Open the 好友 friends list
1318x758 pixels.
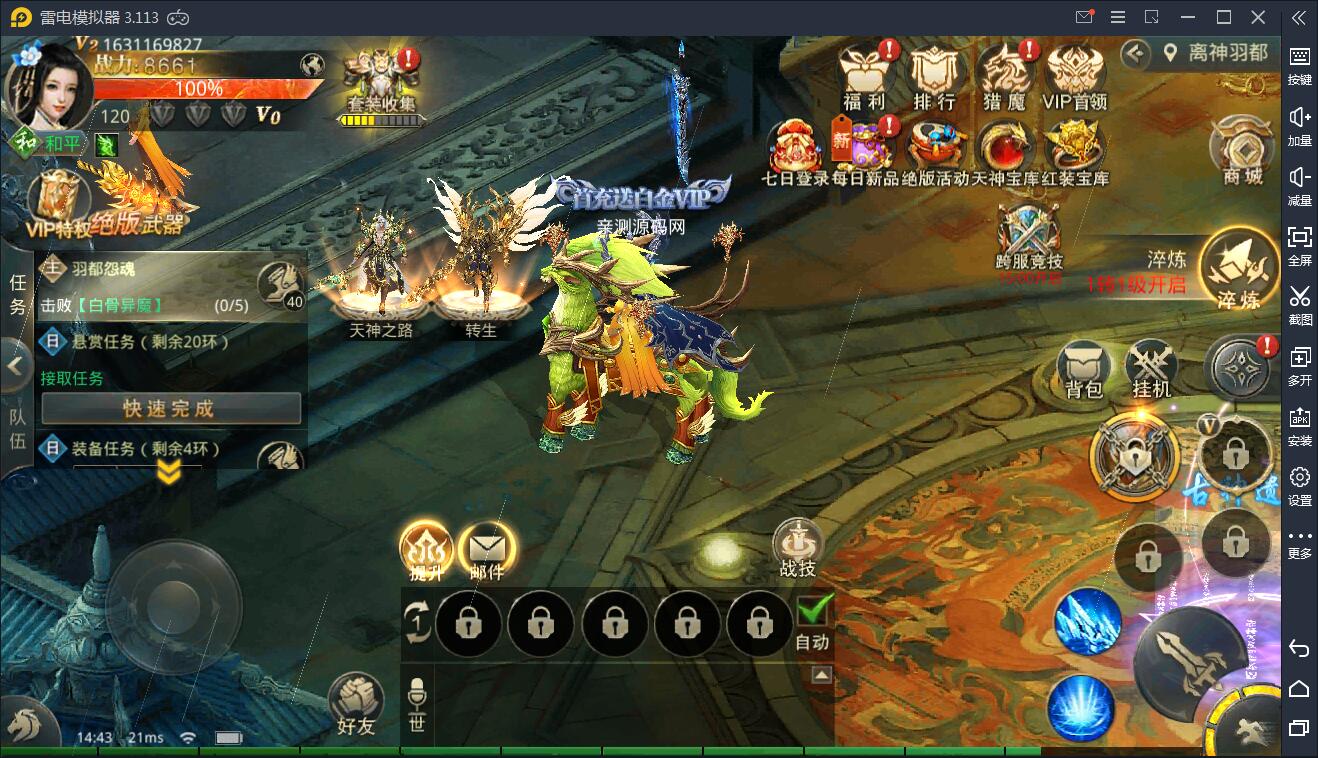(x=356, y=703)
